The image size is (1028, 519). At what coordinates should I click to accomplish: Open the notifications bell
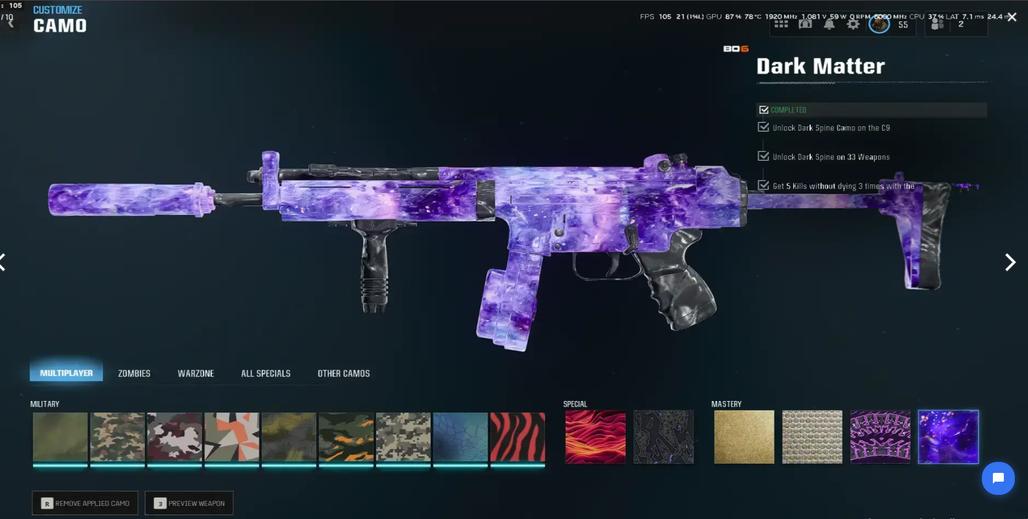tap(829, 24)
